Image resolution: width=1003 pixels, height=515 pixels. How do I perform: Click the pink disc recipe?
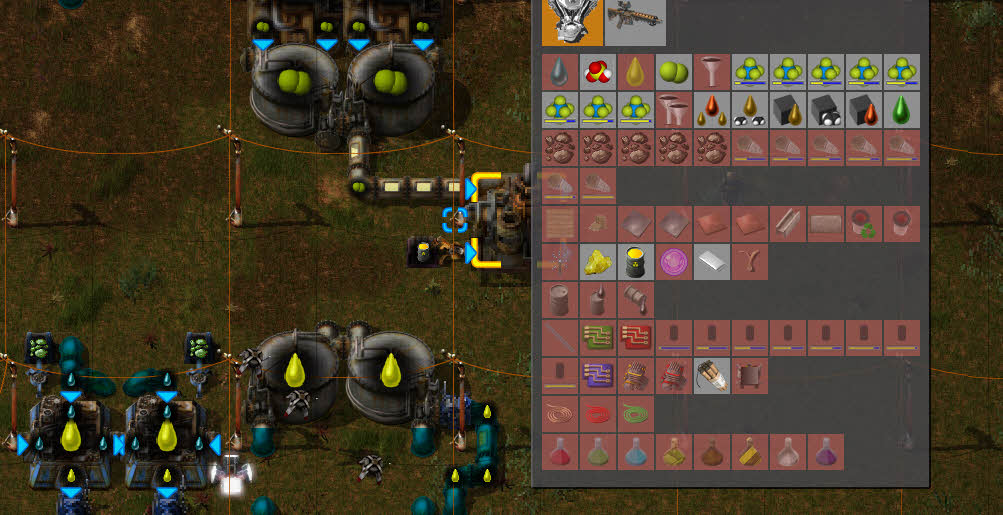click(674, 262)
